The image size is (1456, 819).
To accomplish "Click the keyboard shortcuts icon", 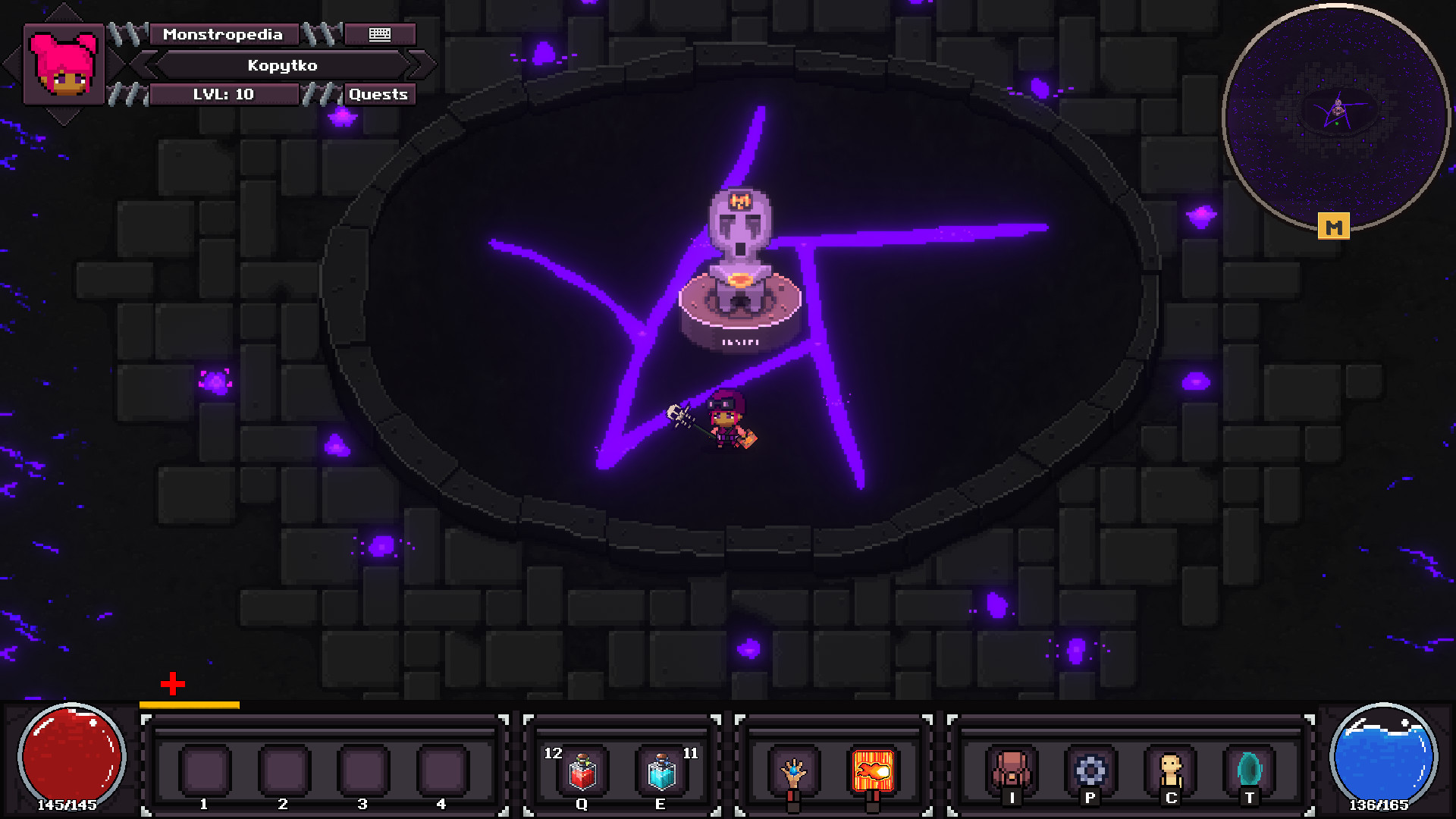I will (x=379, y=34).
